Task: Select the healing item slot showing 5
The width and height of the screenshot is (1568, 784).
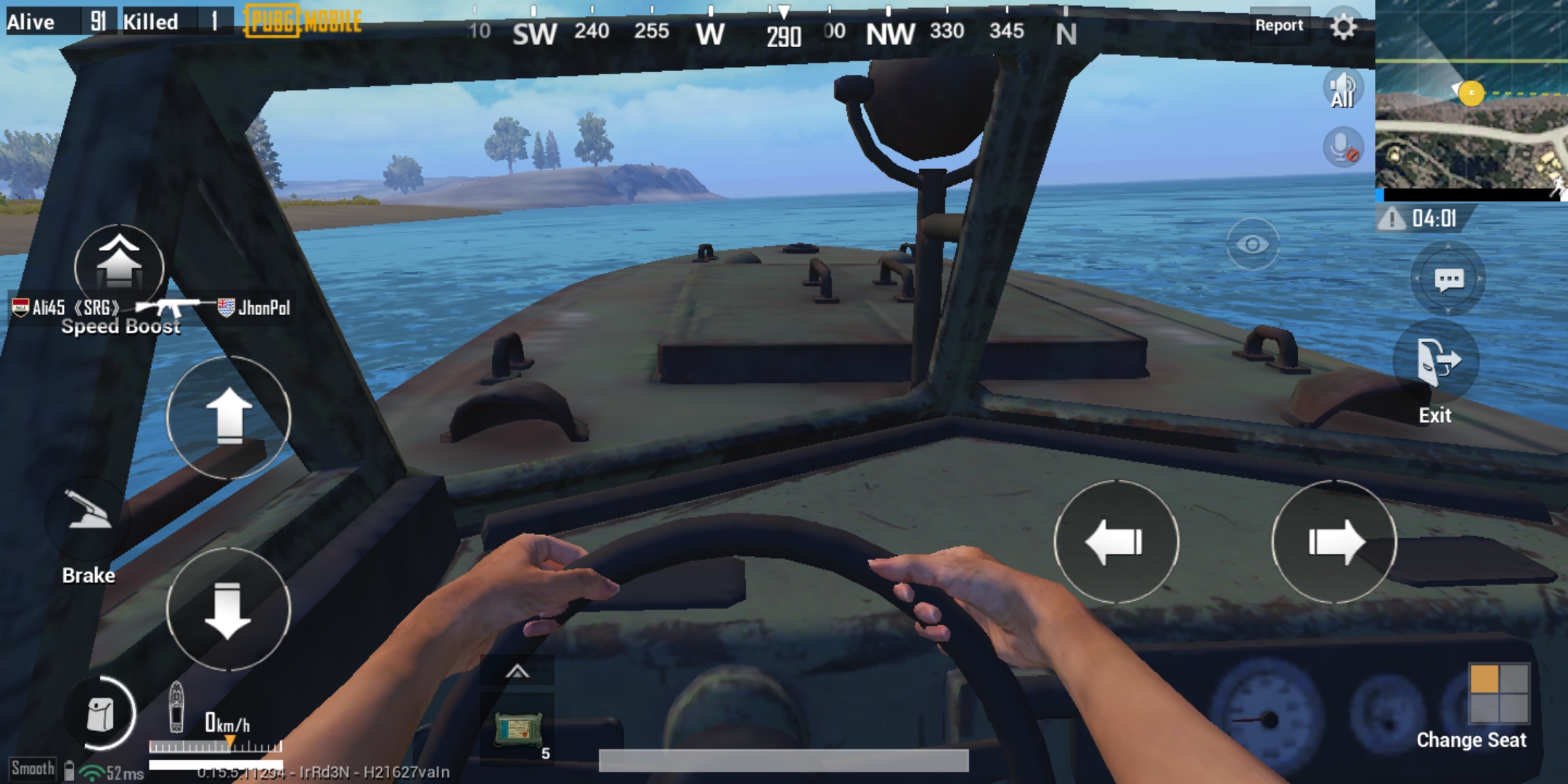Action: (518, 729)
